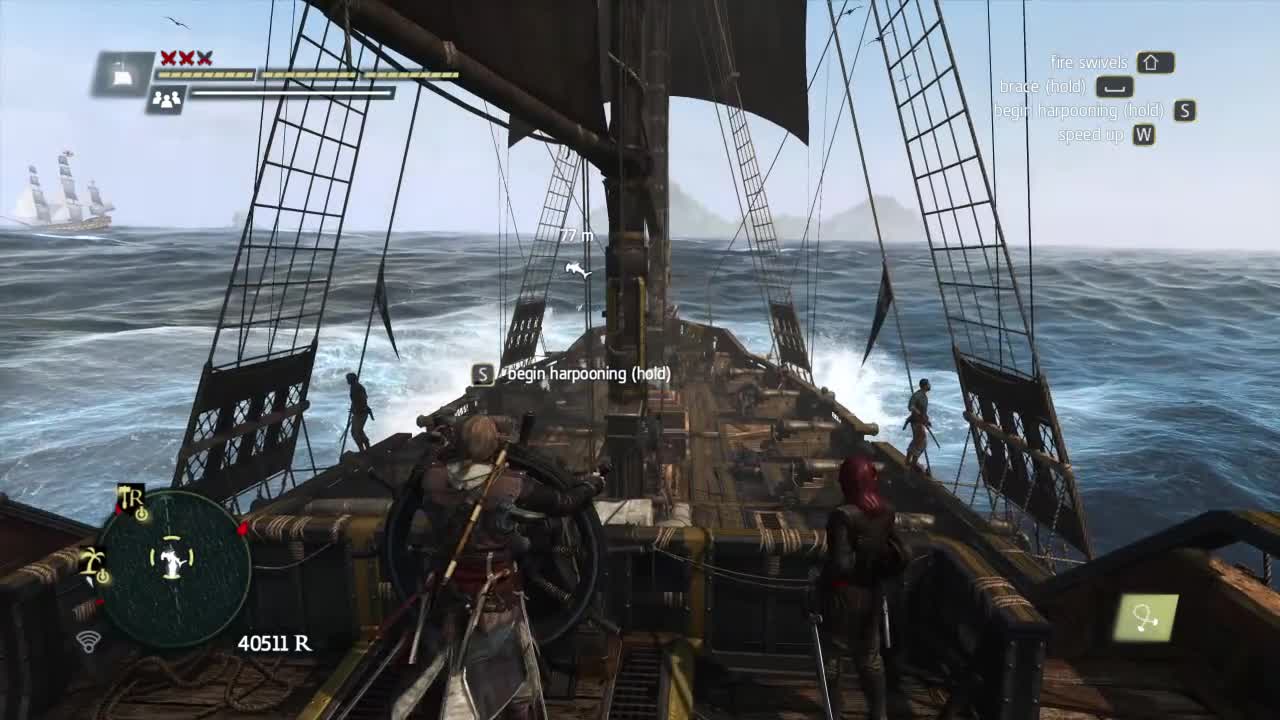Click the yellow marker above the minimap
The width and height of the screenshot is (1280, 720).
pos(131,498)
